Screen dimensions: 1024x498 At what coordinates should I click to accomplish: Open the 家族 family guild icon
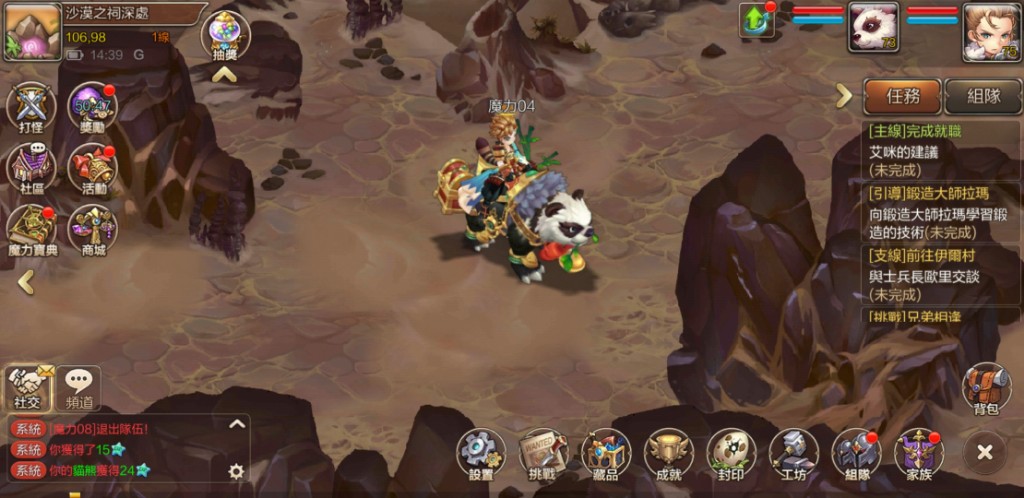point(918,454)
